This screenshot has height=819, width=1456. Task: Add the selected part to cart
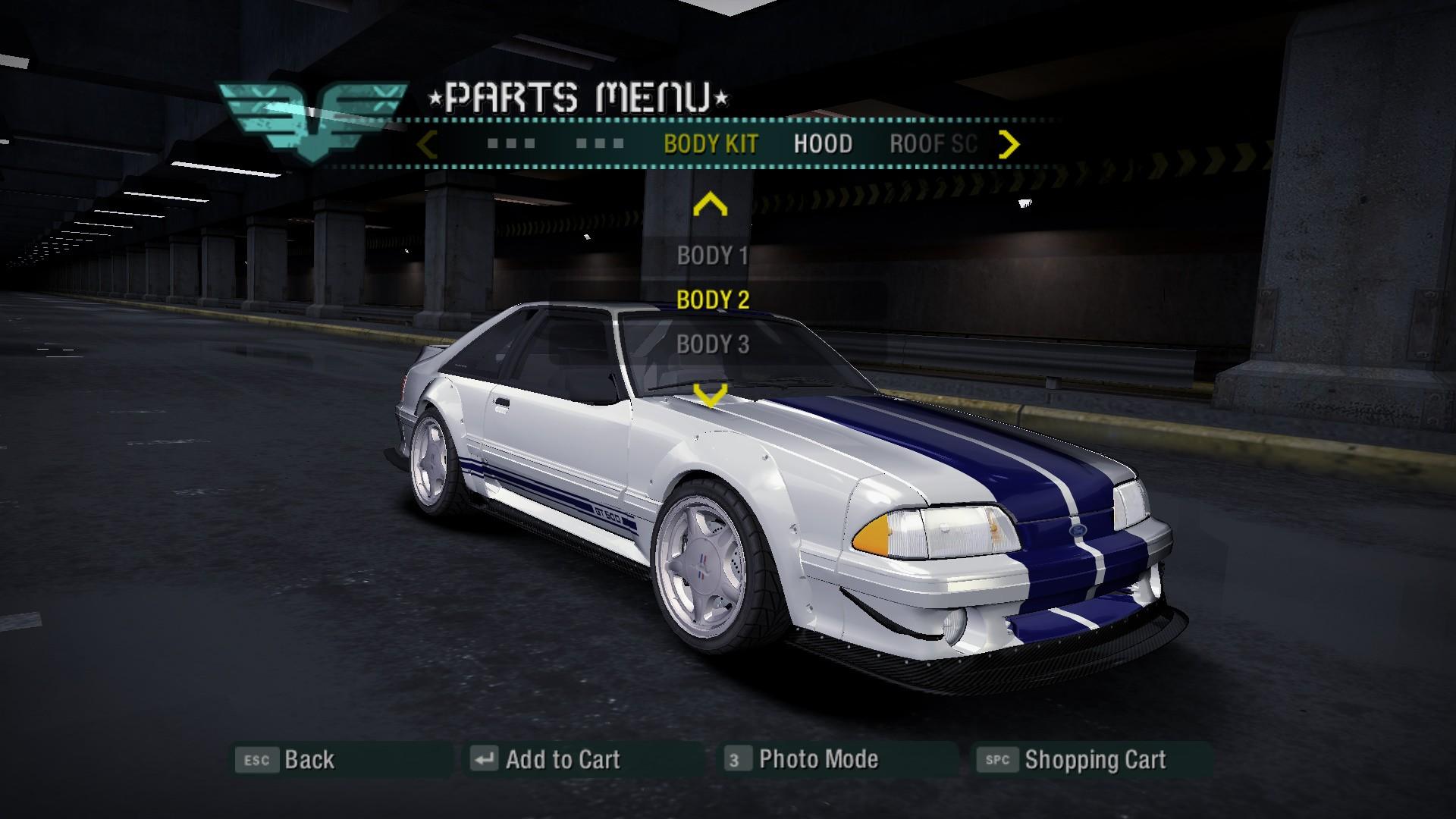click(546, 759)
